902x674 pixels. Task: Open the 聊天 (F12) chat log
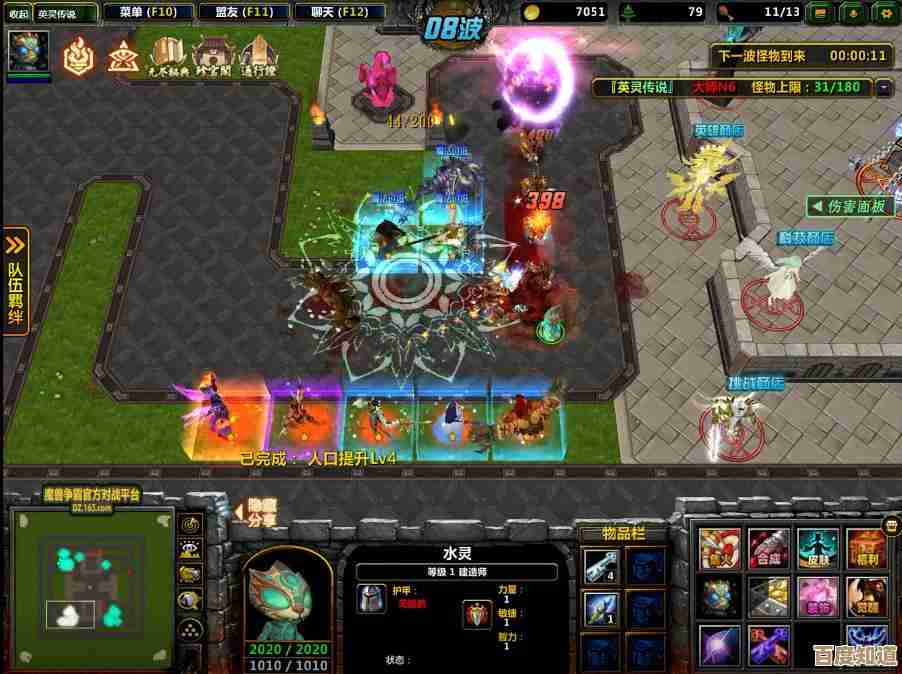coord(339,12)
